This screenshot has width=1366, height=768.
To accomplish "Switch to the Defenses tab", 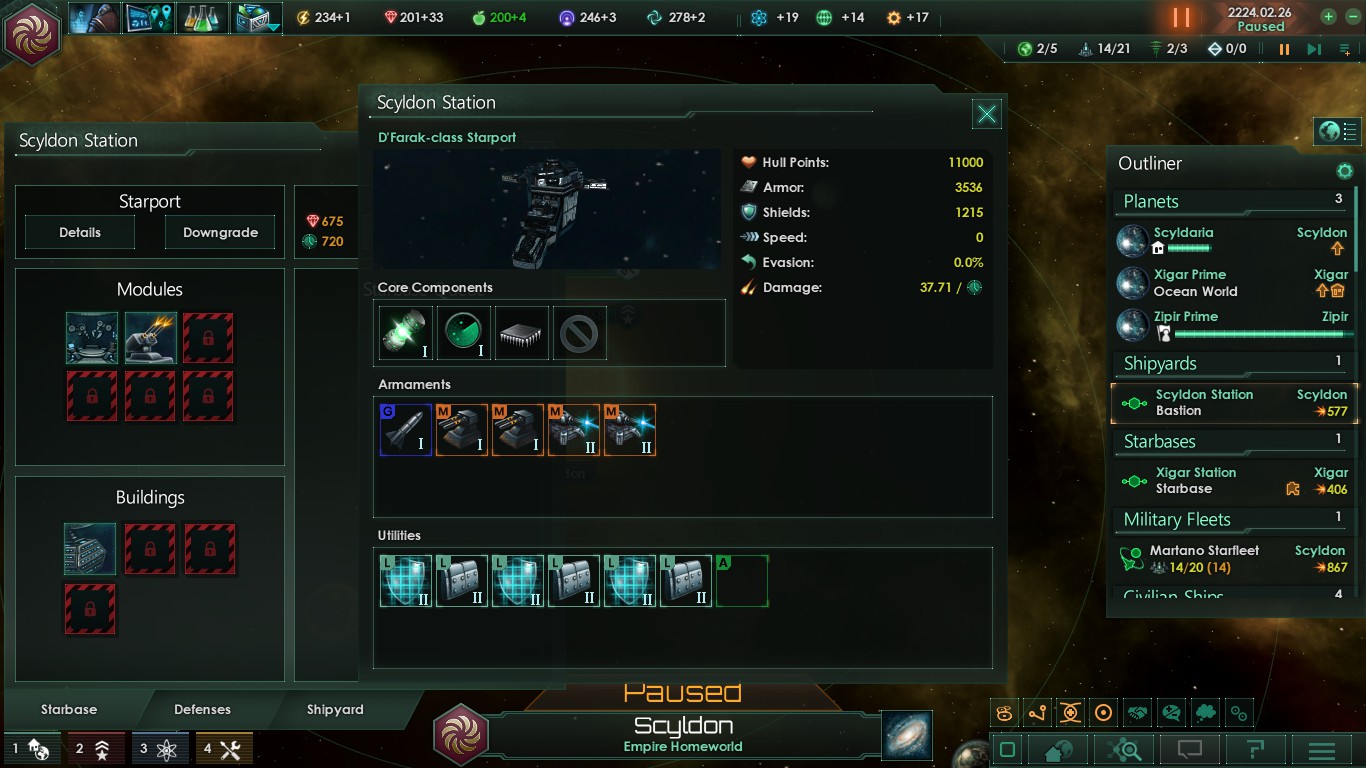I will 202,709.
